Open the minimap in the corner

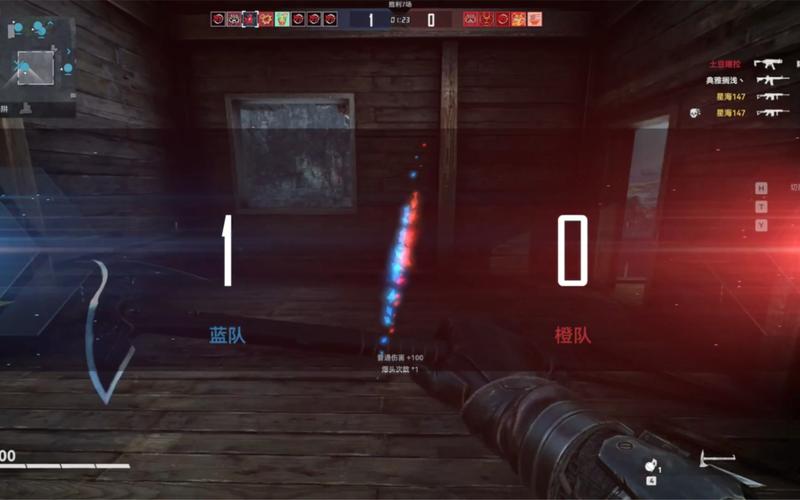pyautogui.click(x=37, y=60)
